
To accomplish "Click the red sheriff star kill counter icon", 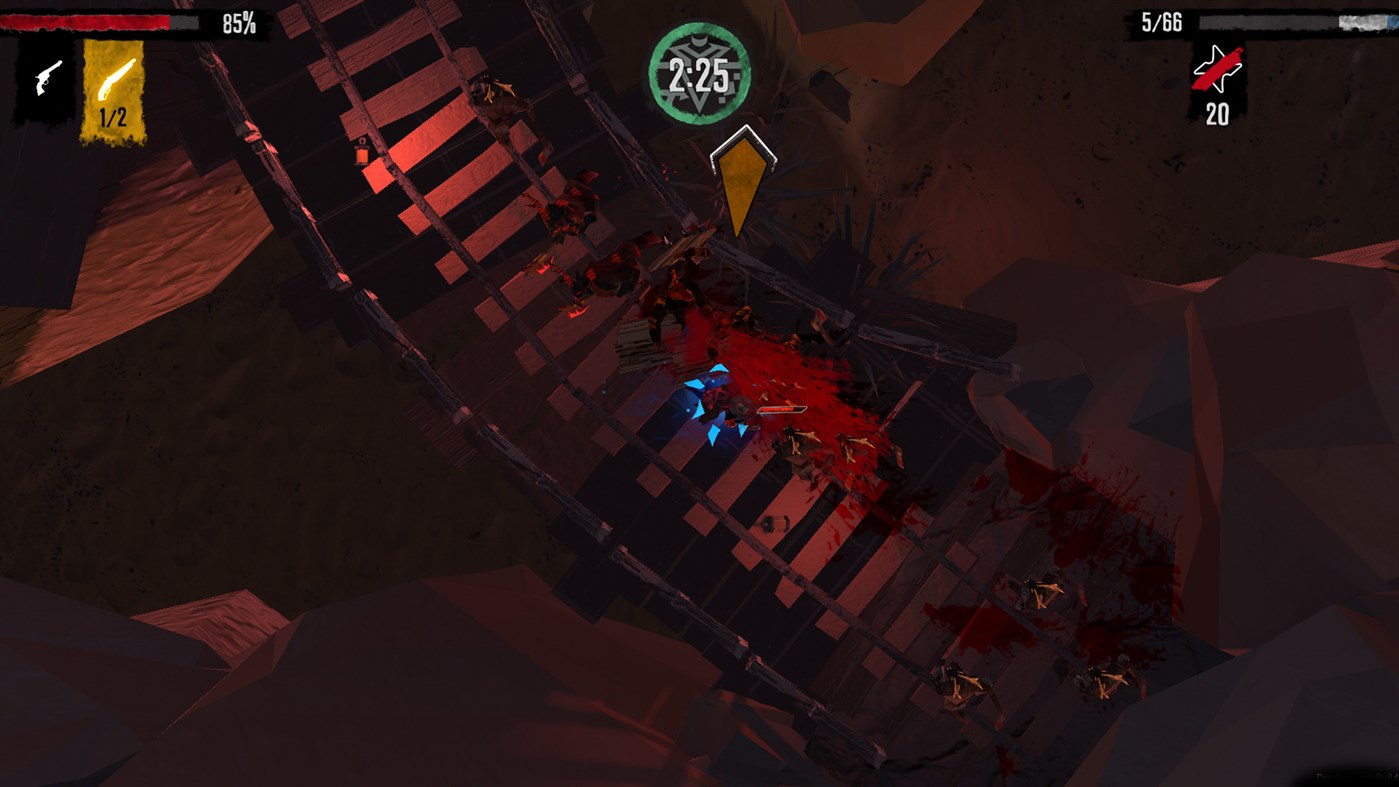I will [1217, 70].
